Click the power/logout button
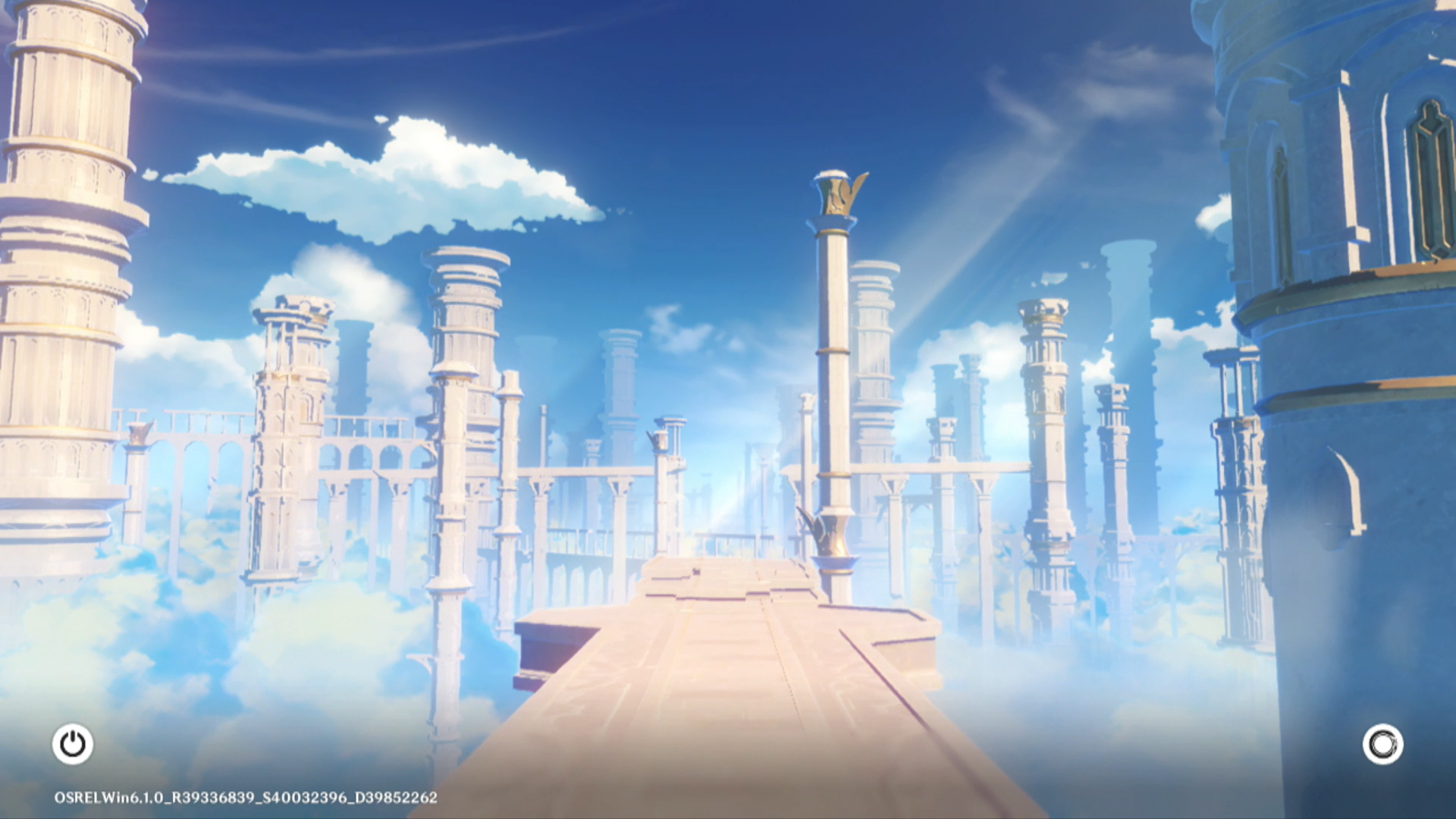The height and width of the screenshot is (819, 1456). point(73,744)
